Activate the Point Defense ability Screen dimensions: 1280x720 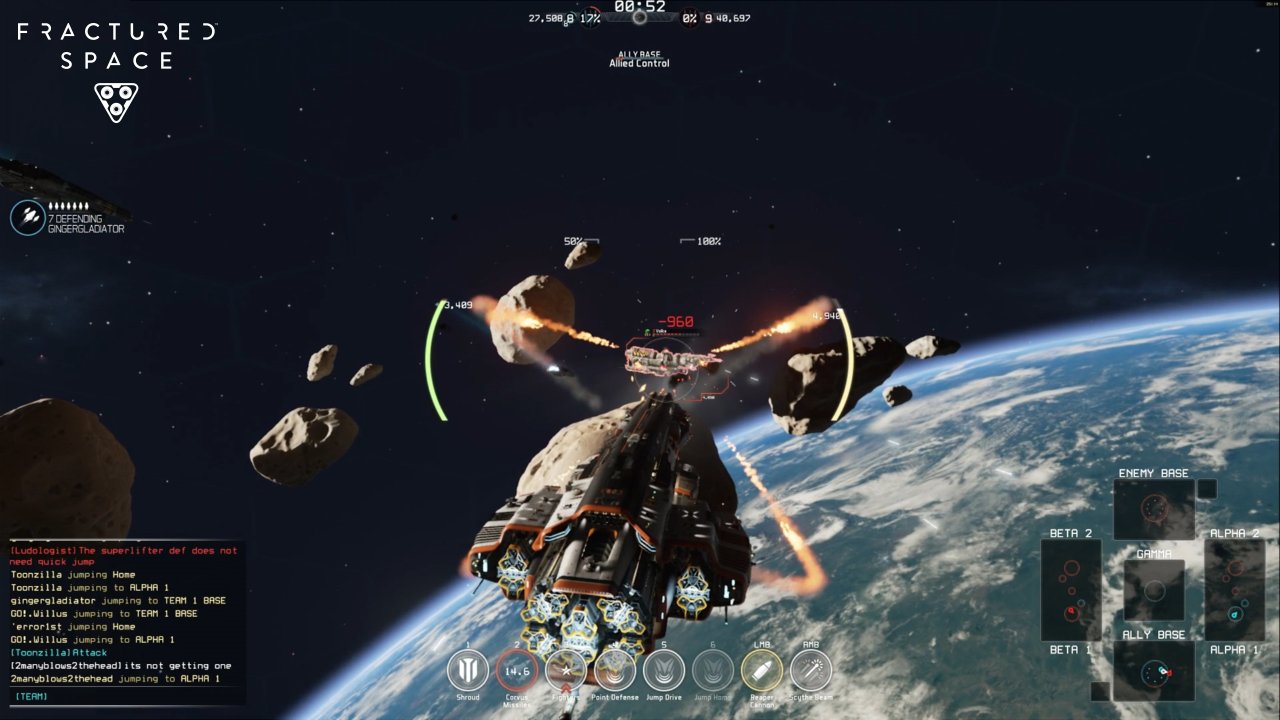[x=615, y=670]
